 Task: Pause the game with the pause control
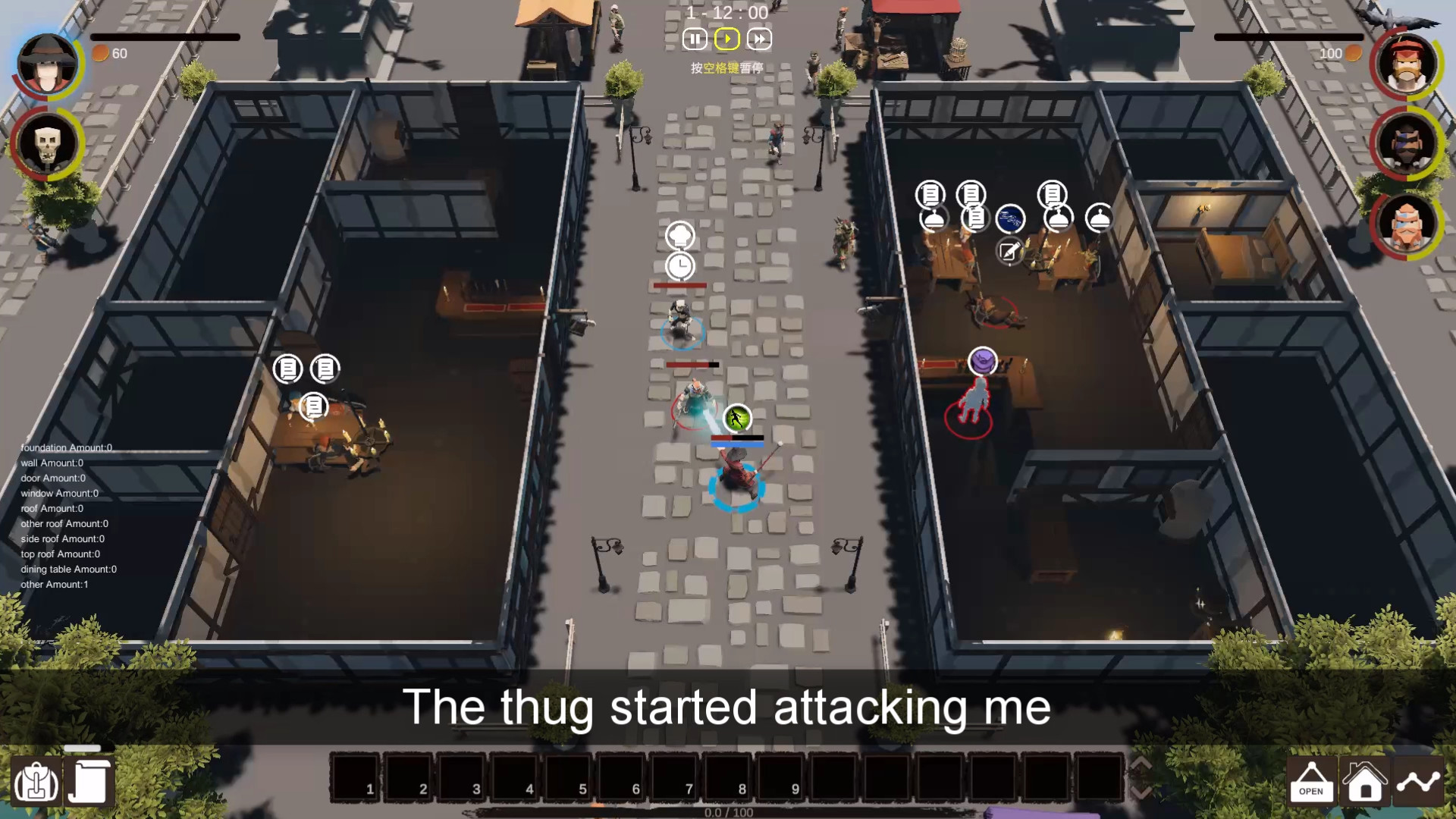point(694,39)
